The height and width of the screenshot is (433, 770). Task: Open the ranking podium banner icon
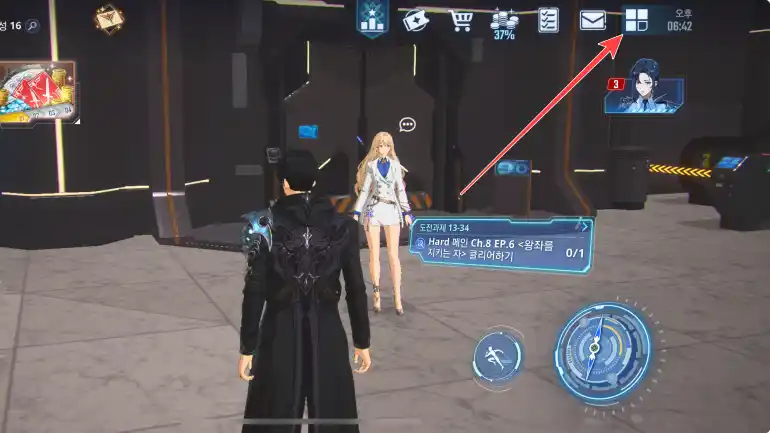pos(372,18)
